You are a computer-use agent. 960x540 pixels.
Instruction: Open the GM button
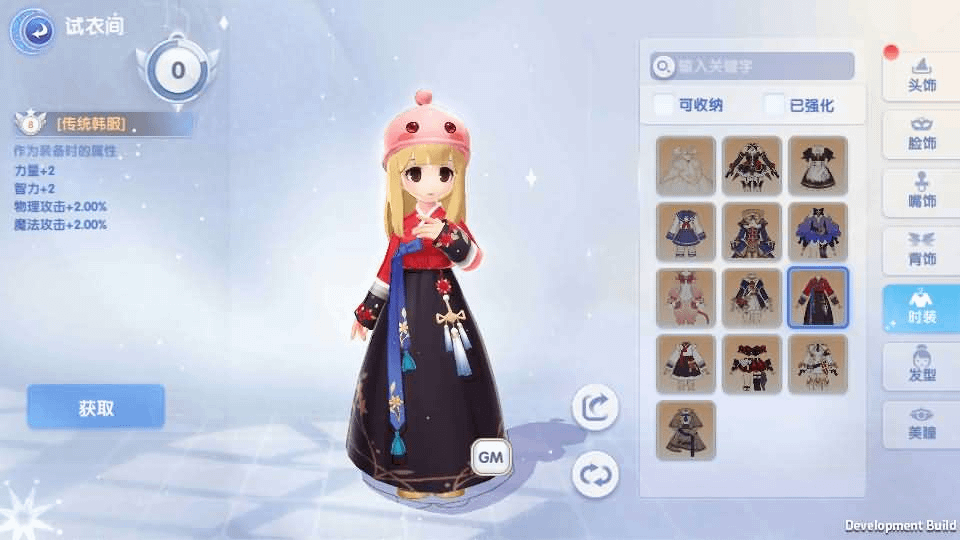[x=491, y=457]
